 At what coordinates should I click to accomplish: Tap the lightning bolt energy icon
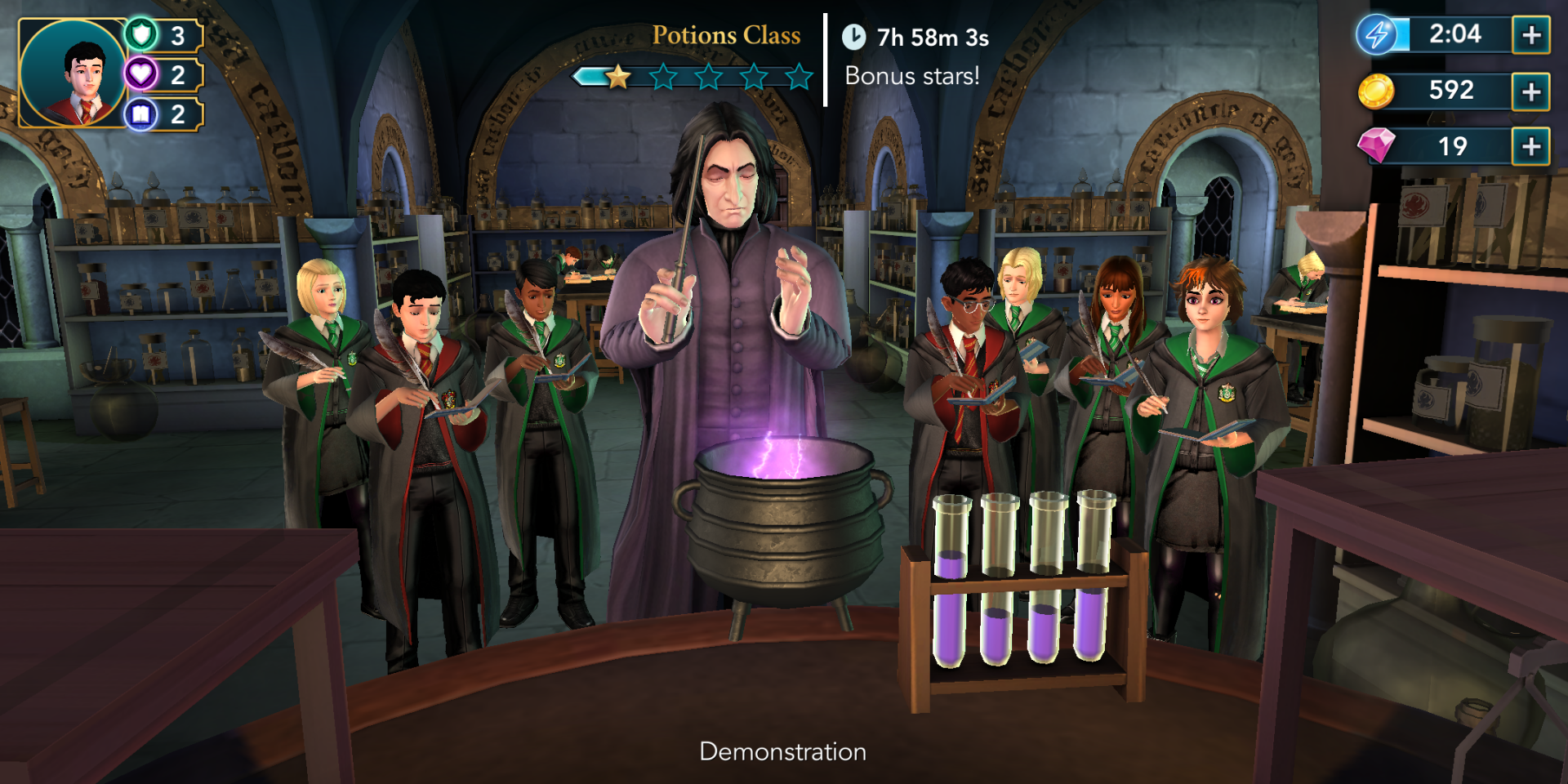pos(1377,35)
